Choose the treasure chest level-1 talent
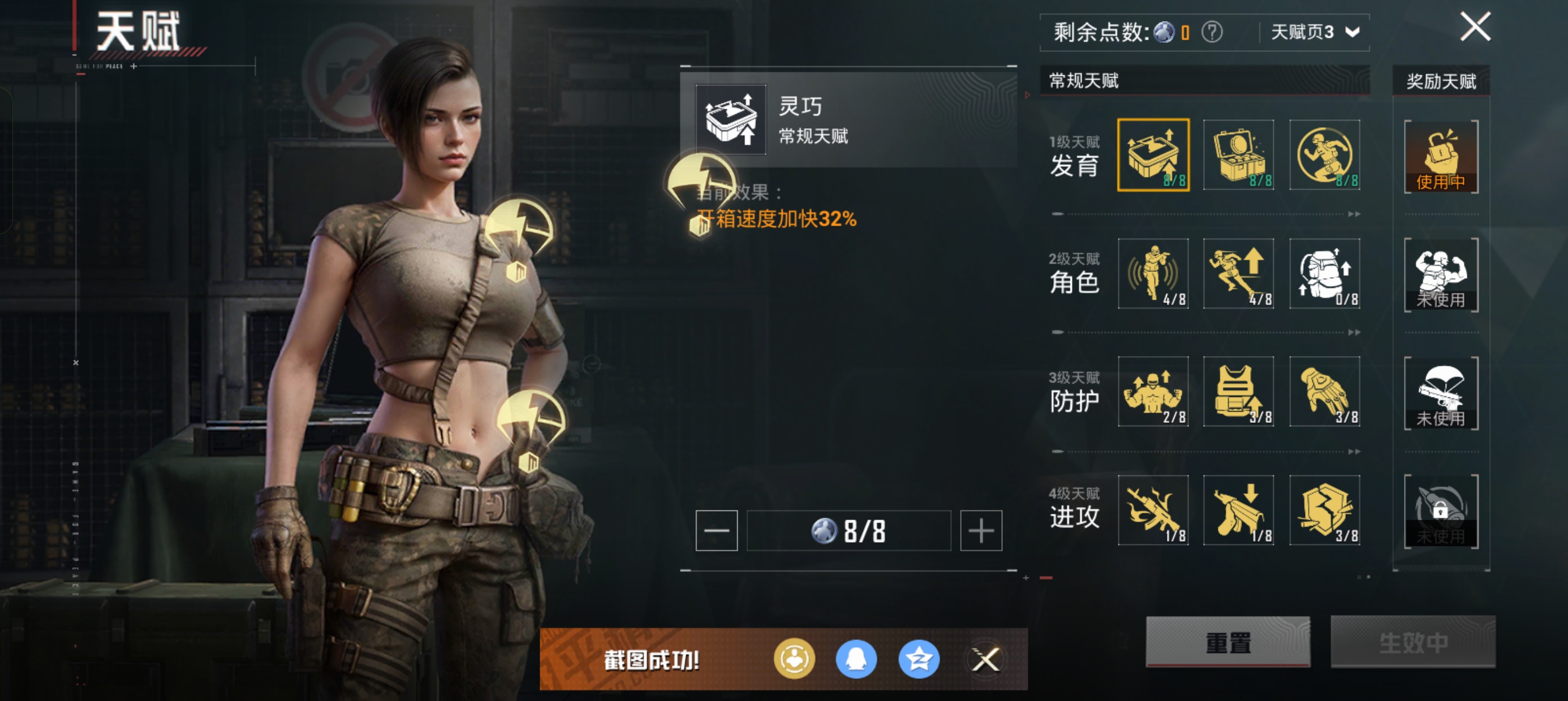1568x701 pixels. tap(1238, 155)
